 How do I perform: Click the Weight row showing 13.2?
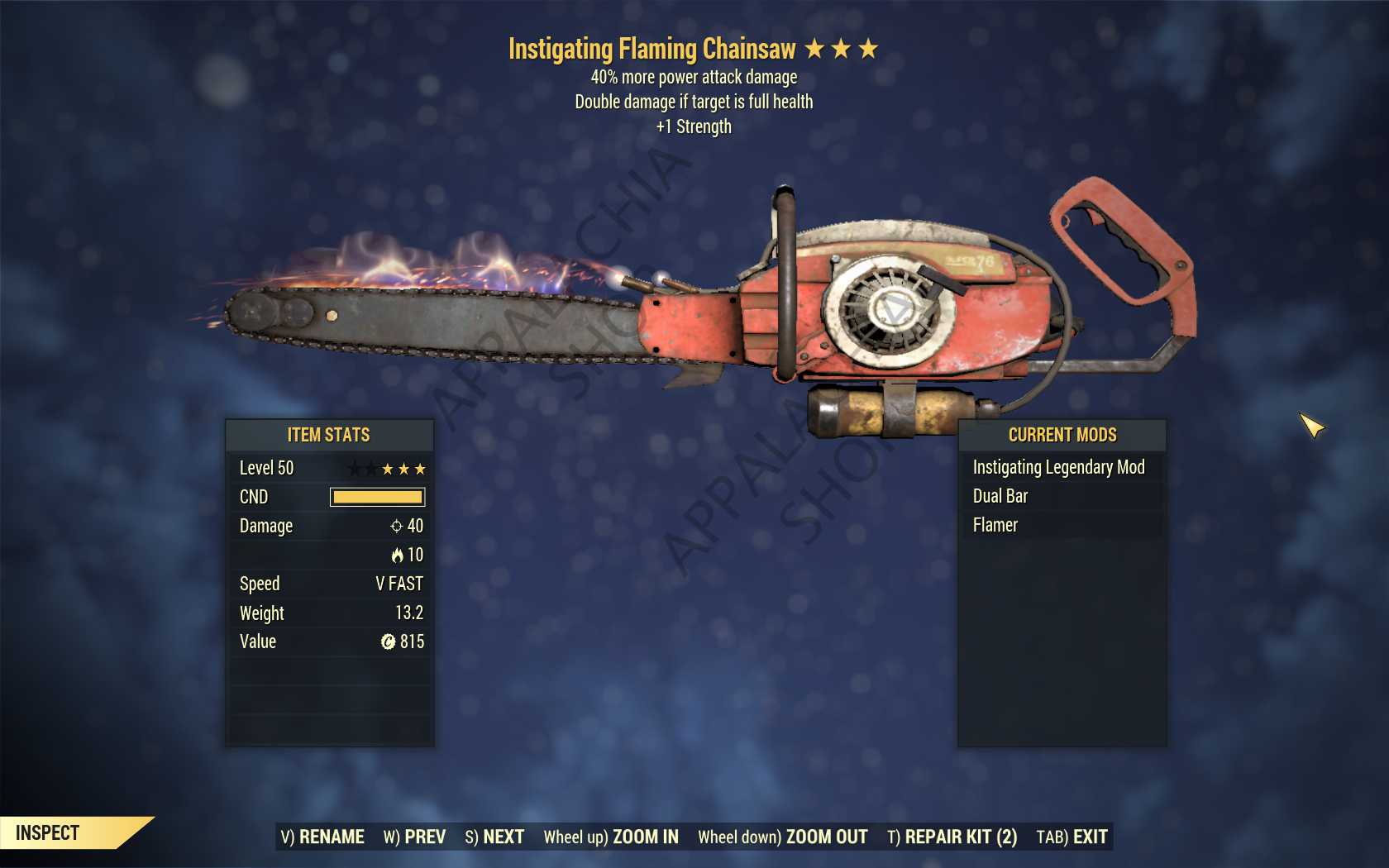coord(331,613)
